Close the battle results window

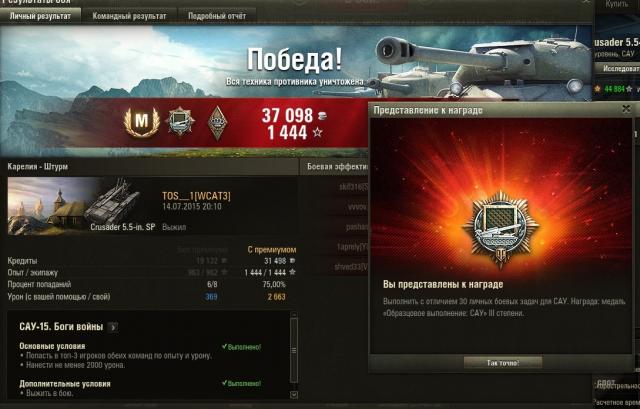[584, 3]
